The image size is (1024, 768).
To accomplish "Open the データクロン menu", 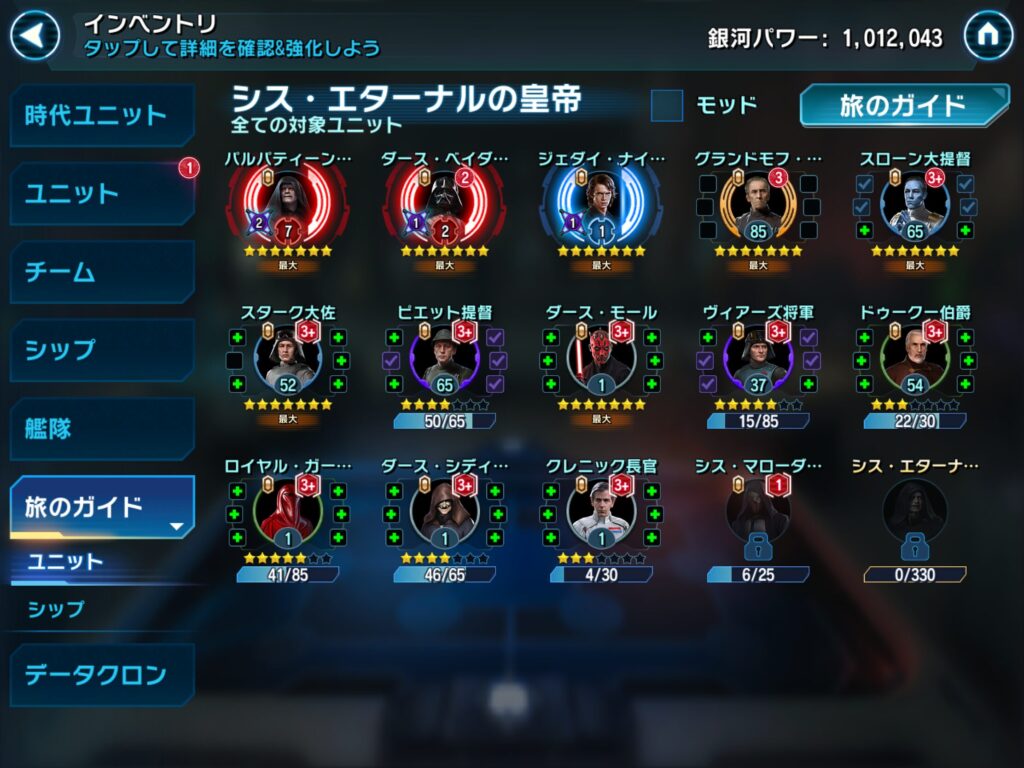I will pos(101,675).
